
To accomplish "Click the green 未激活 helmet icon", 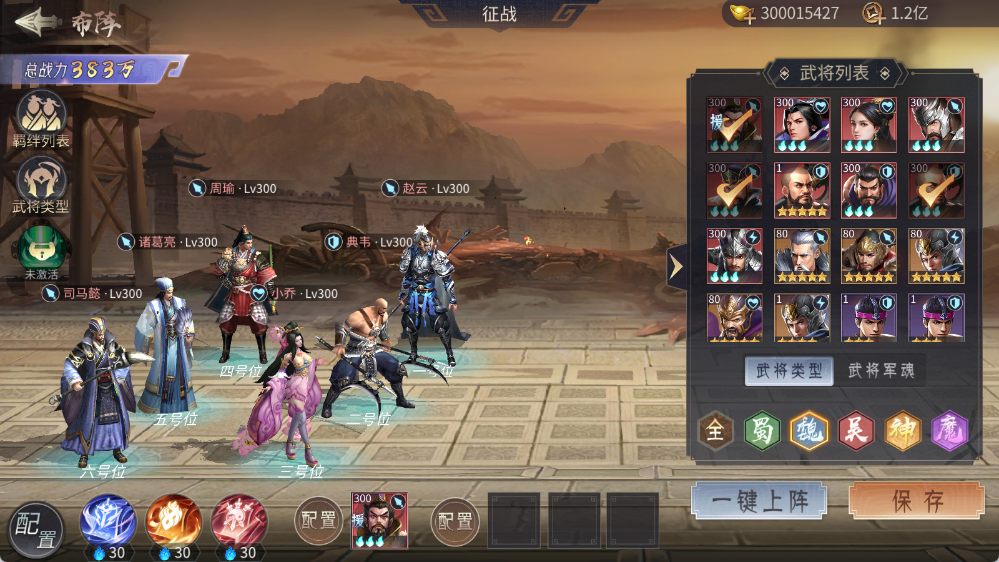I will click(x=41, y=250).
